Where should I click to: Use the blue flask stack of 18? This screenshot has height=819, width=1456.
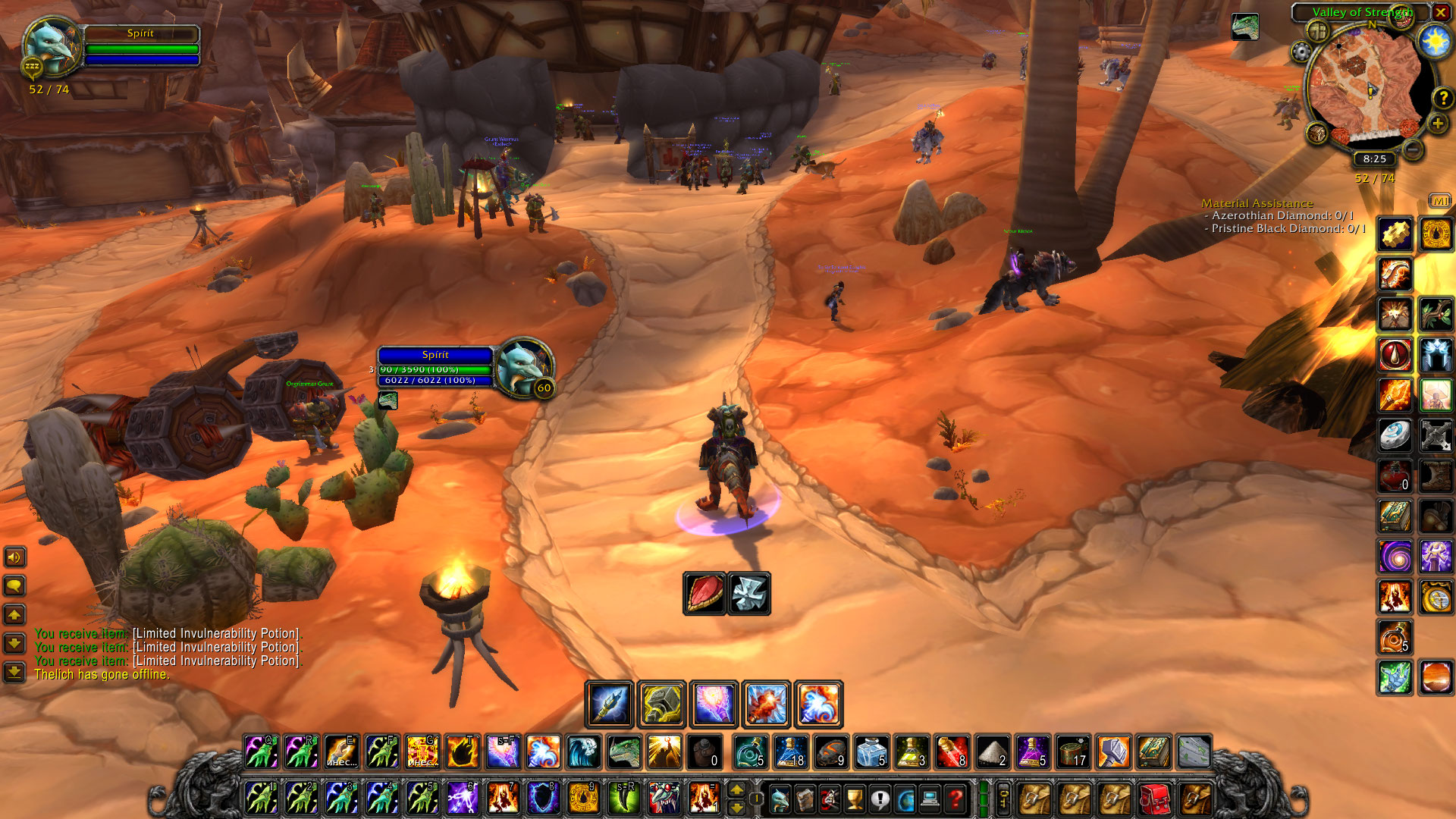point(791,752)
